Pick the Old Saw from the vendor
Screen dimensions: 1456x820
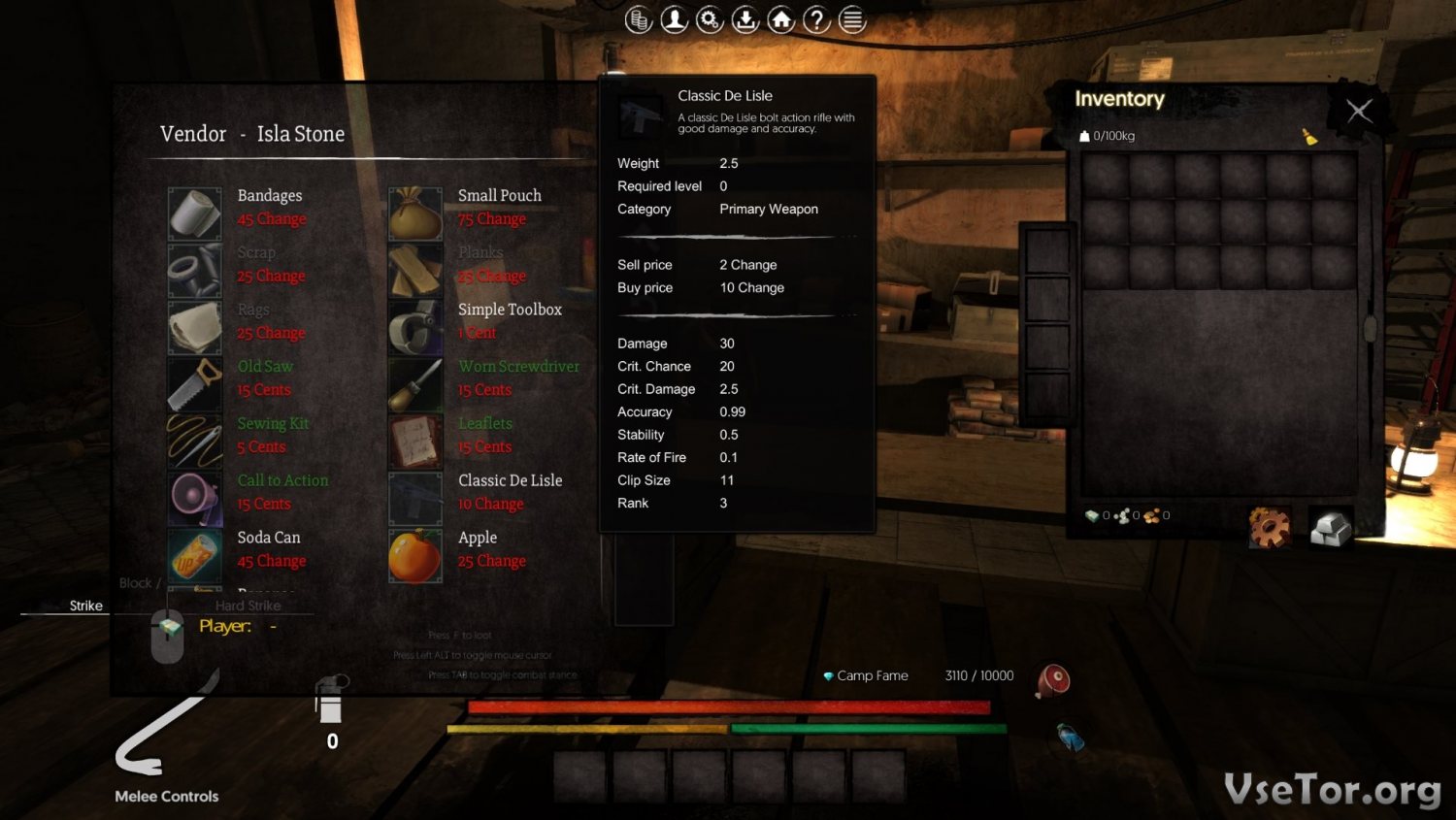tap(195, 384)
